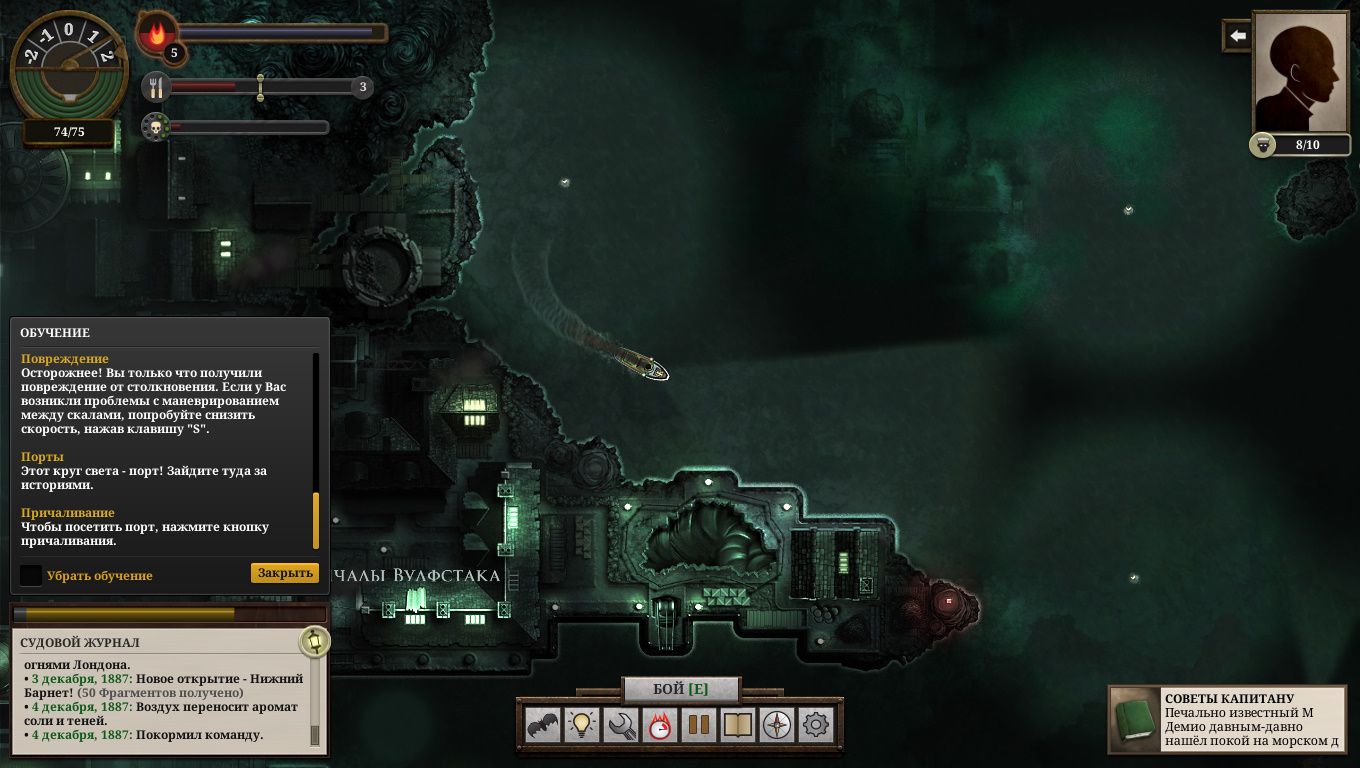Image resolution: width=1360 pixels, height=768 pixels.
Task: Click the skull terror icon
Action: [x=154, y=127]
